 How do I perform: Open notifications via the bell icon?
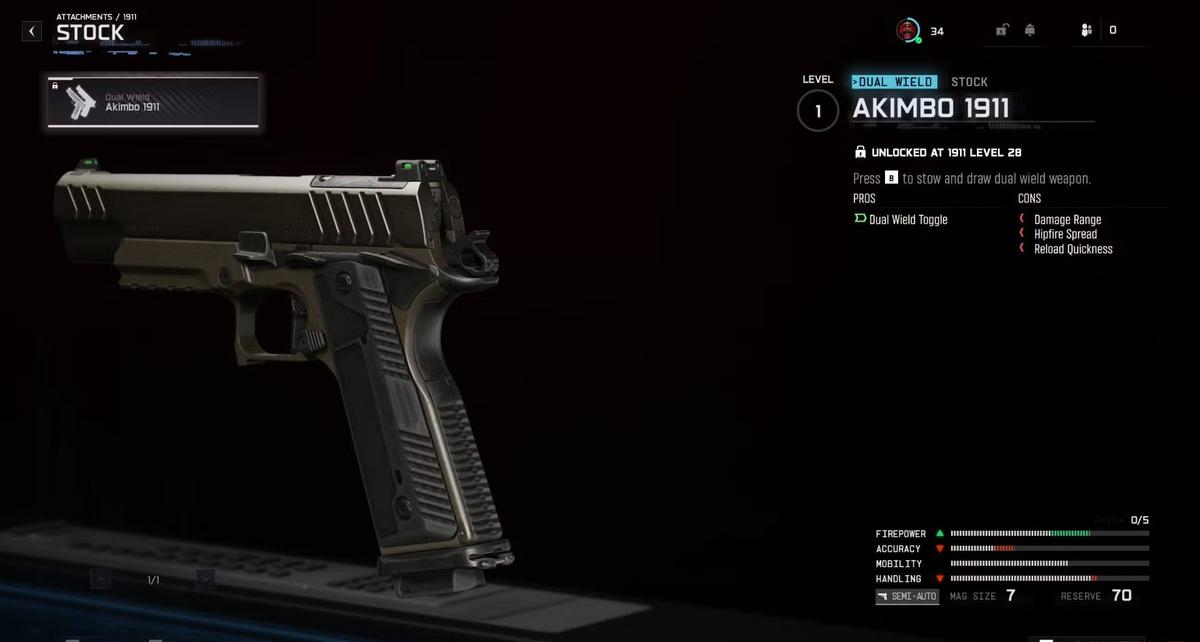1029,30
